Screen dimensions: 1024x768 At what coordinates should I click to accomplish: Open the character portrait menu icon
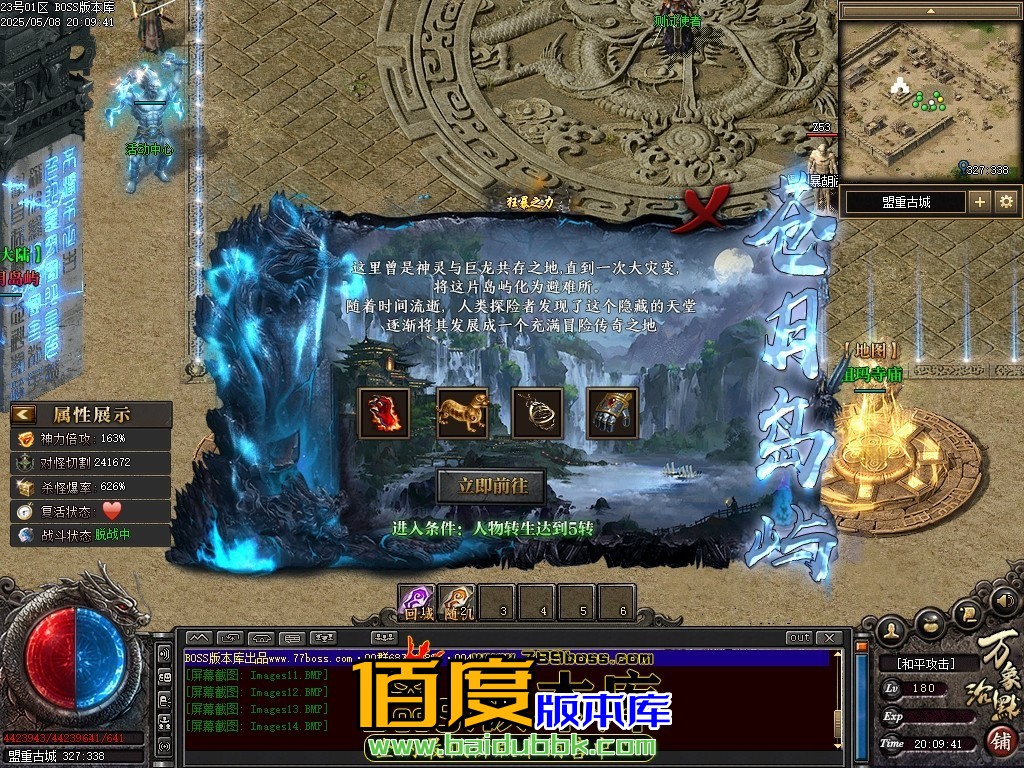[x=891, y=631]
